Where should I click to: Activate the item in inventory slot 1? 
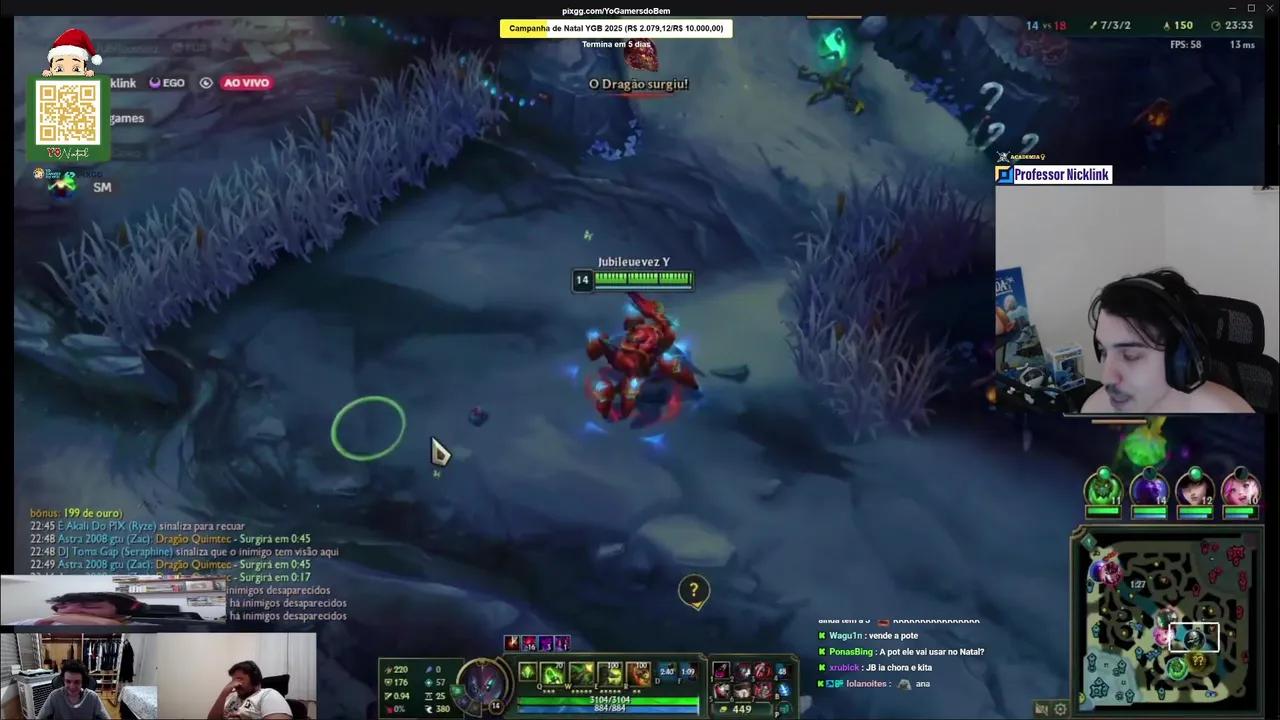pyautogui.click(x=719, y=671)
